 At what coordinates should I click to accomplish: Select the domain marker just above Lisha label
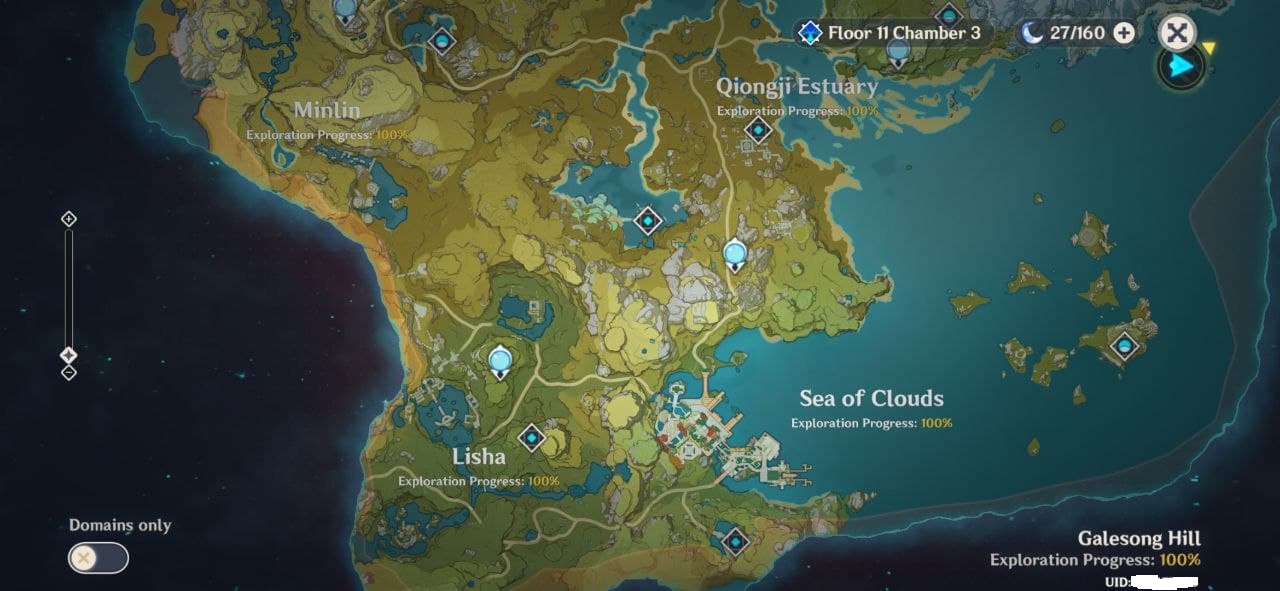[531, 437]
